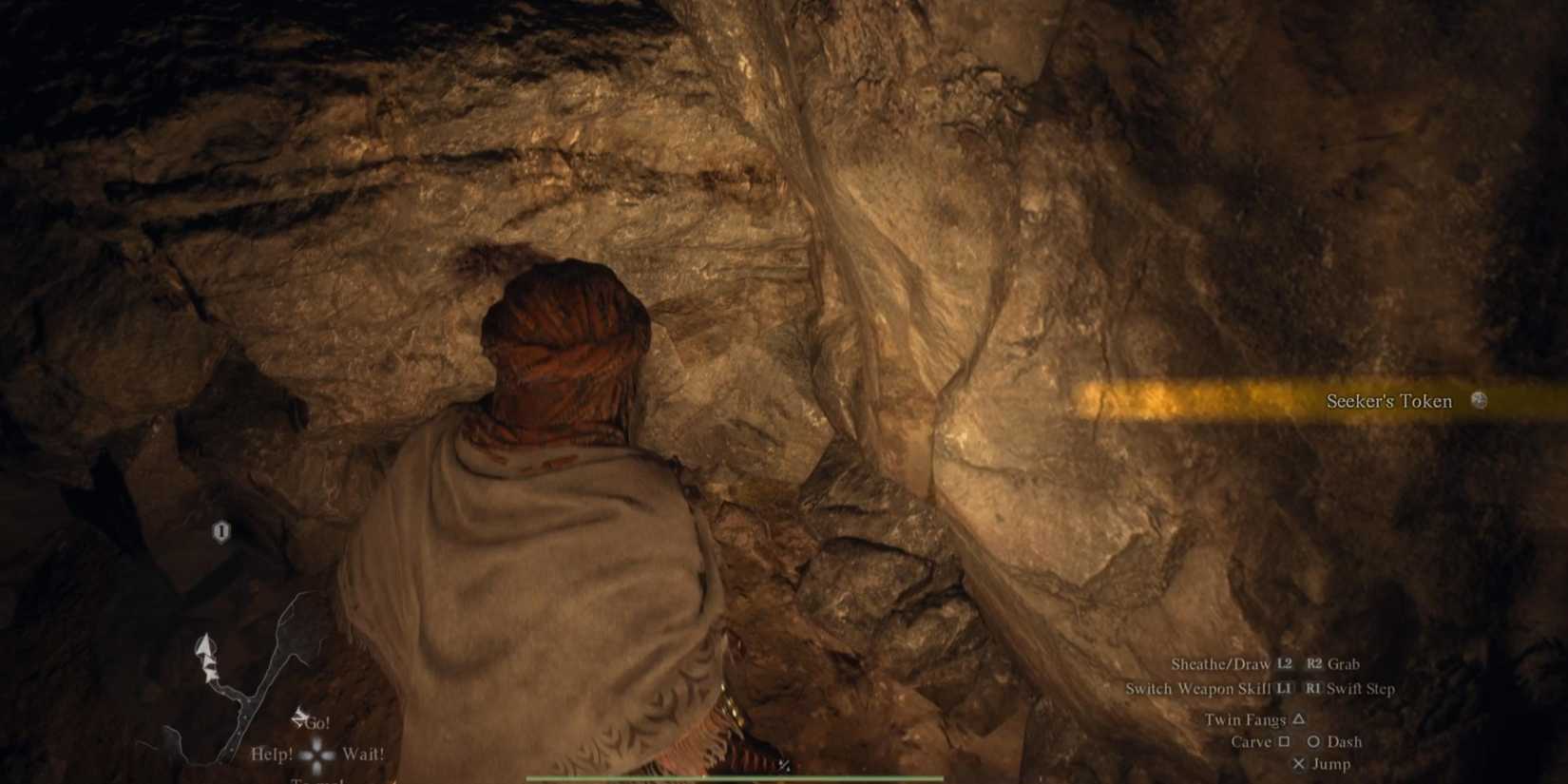The image size is (1568, 784).
Task: Select the "To me!" pawn command
Action: (x=320, y=779)
